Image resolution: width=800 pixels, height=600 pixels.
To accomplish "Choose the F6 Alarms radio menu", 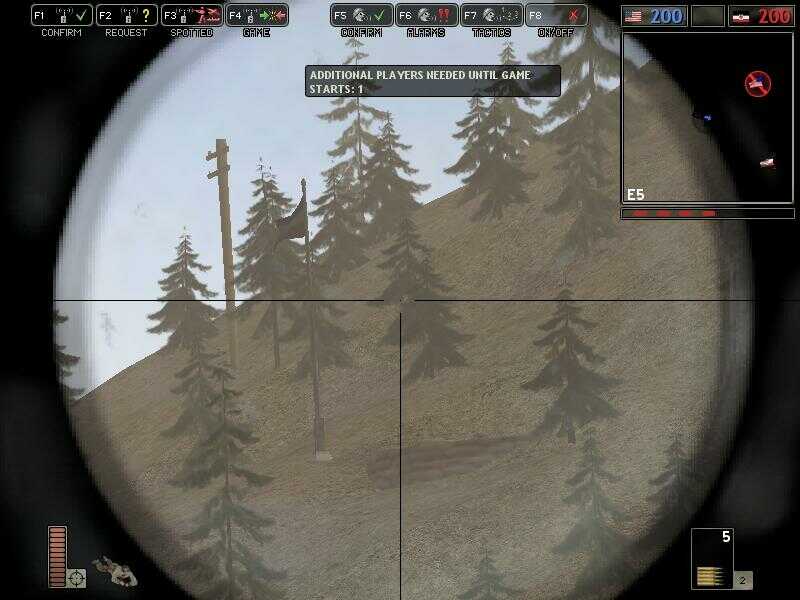I will point(426,16).
